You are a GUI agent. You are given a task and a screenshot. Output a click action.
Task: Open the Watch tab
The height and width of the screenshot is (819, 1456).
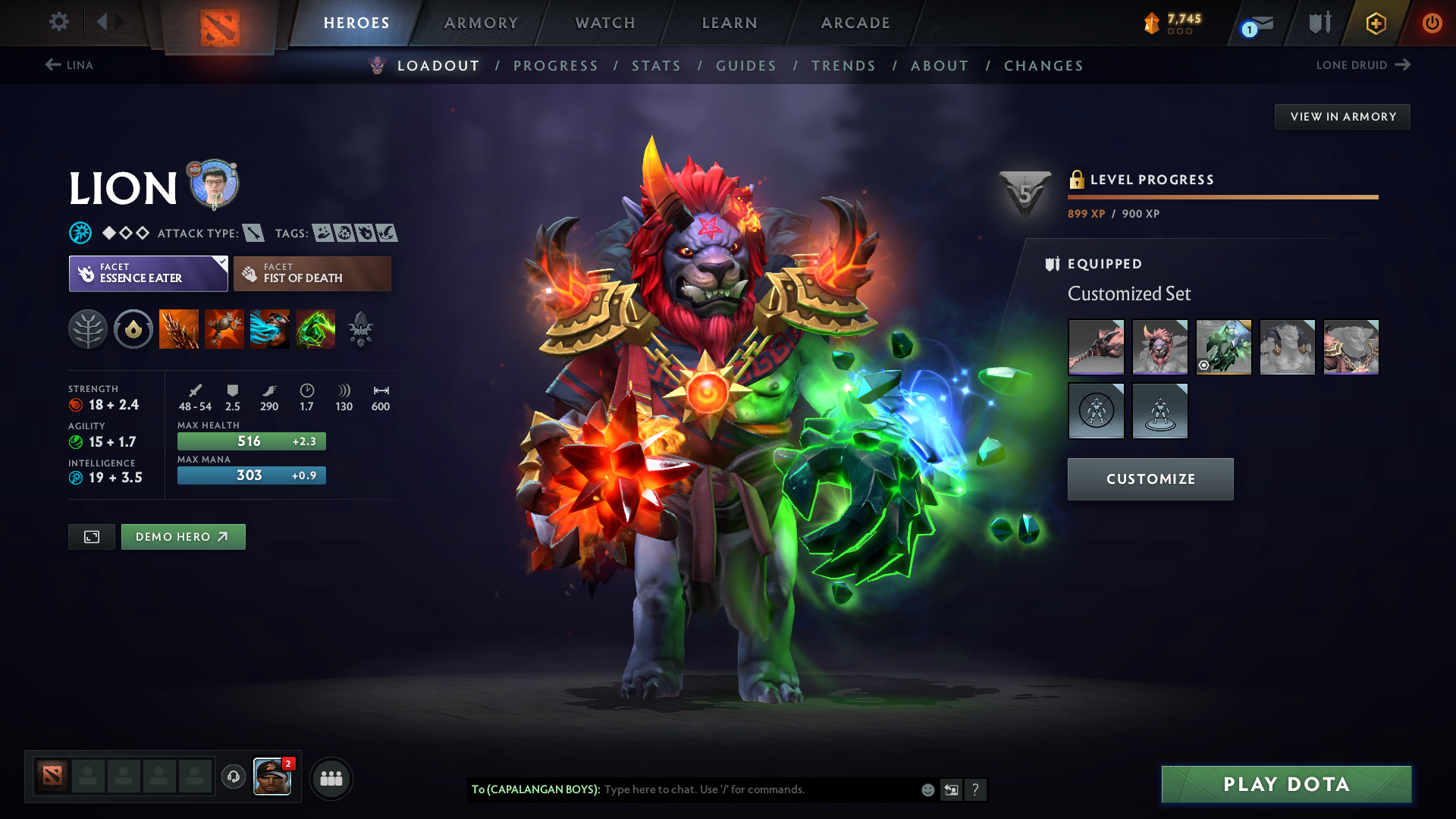(605, 23)
